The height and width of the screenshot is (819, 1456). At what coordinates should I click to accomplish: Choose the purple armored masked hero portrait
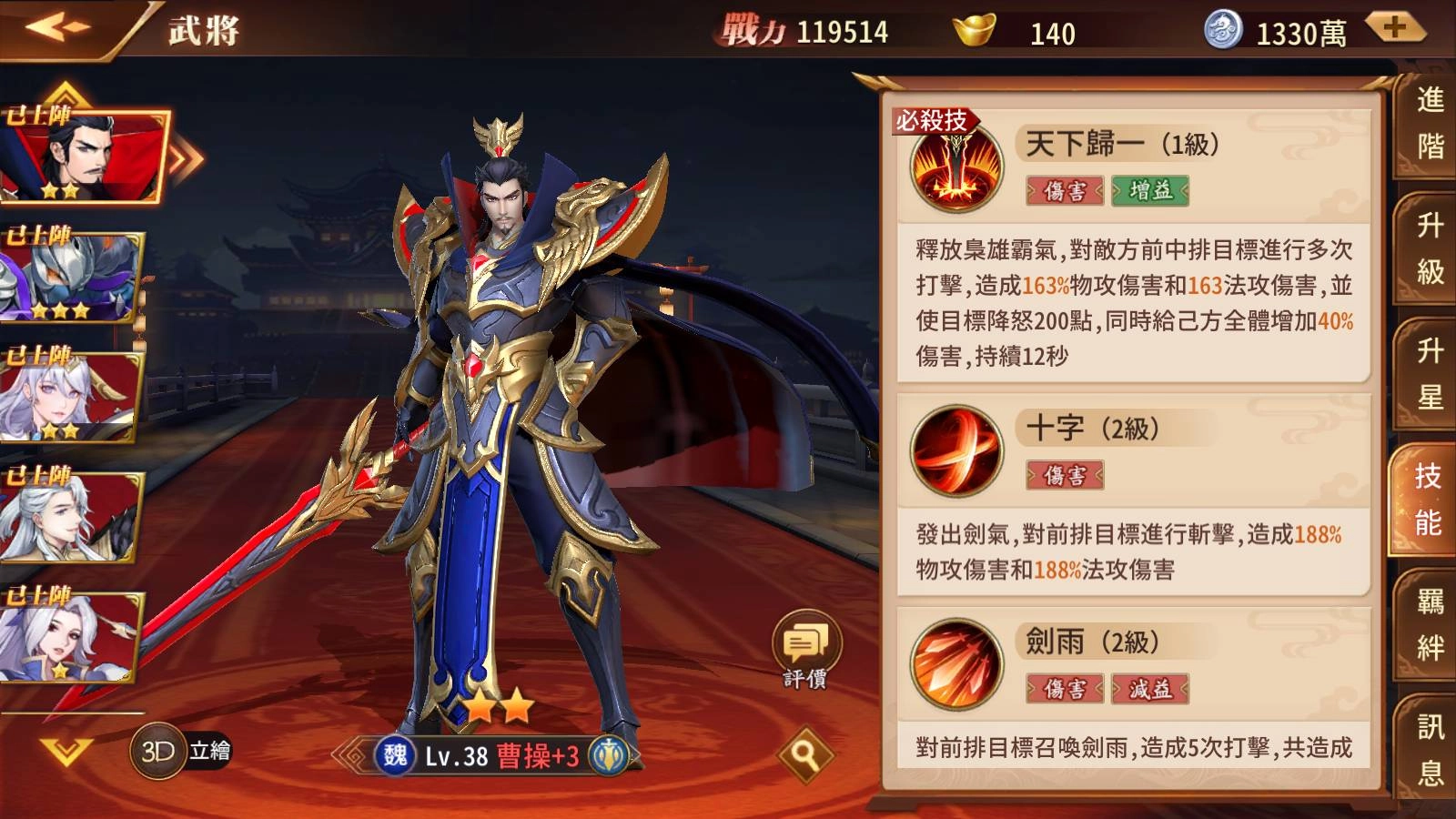[x=73, y=277]
